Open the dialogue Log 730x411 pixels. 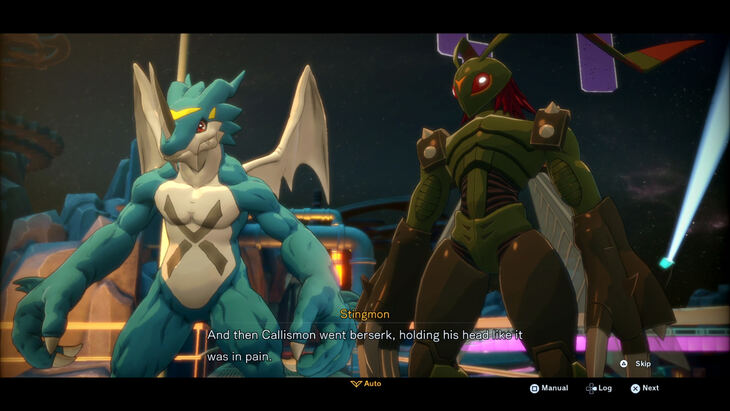pos(600,388)
